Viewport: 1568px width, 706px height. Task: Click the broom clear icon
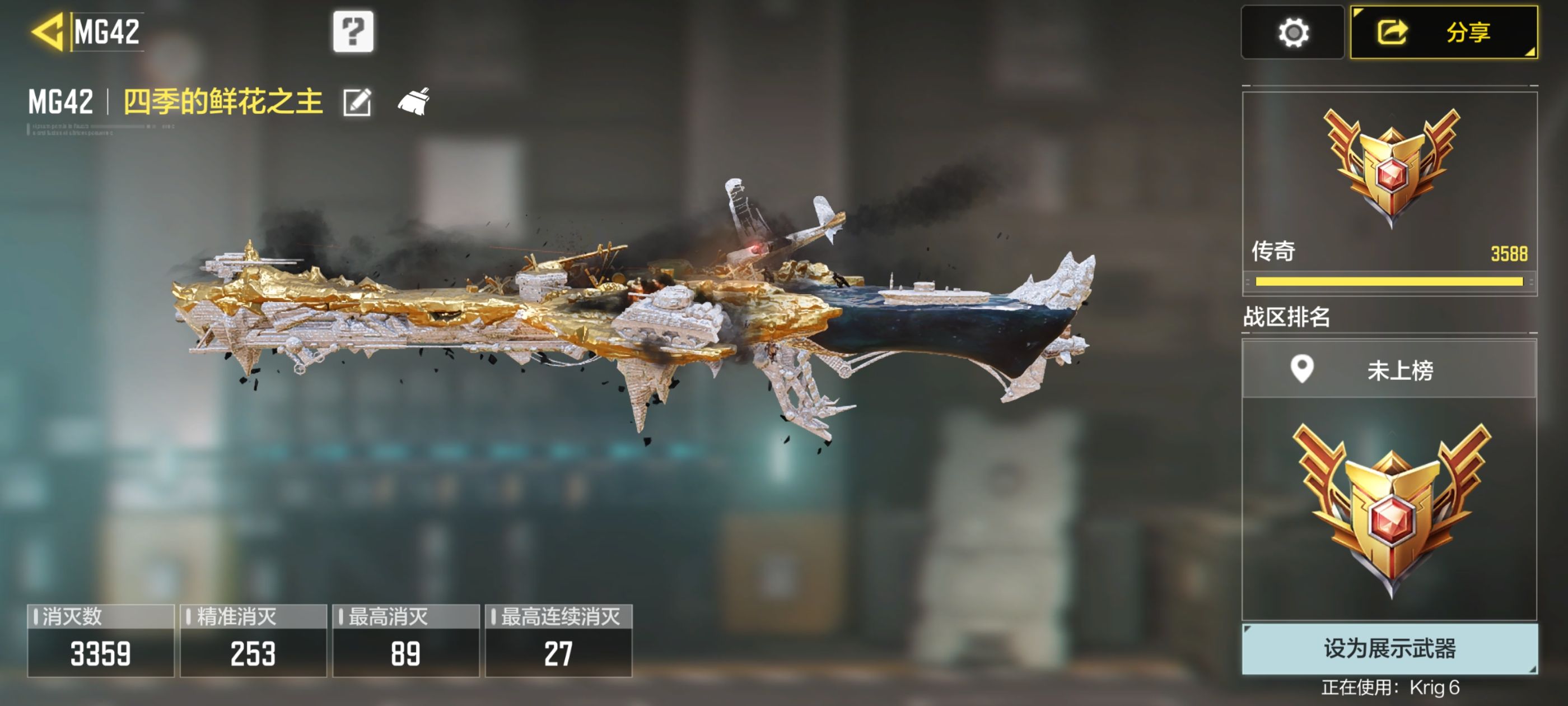pos(414,102)
